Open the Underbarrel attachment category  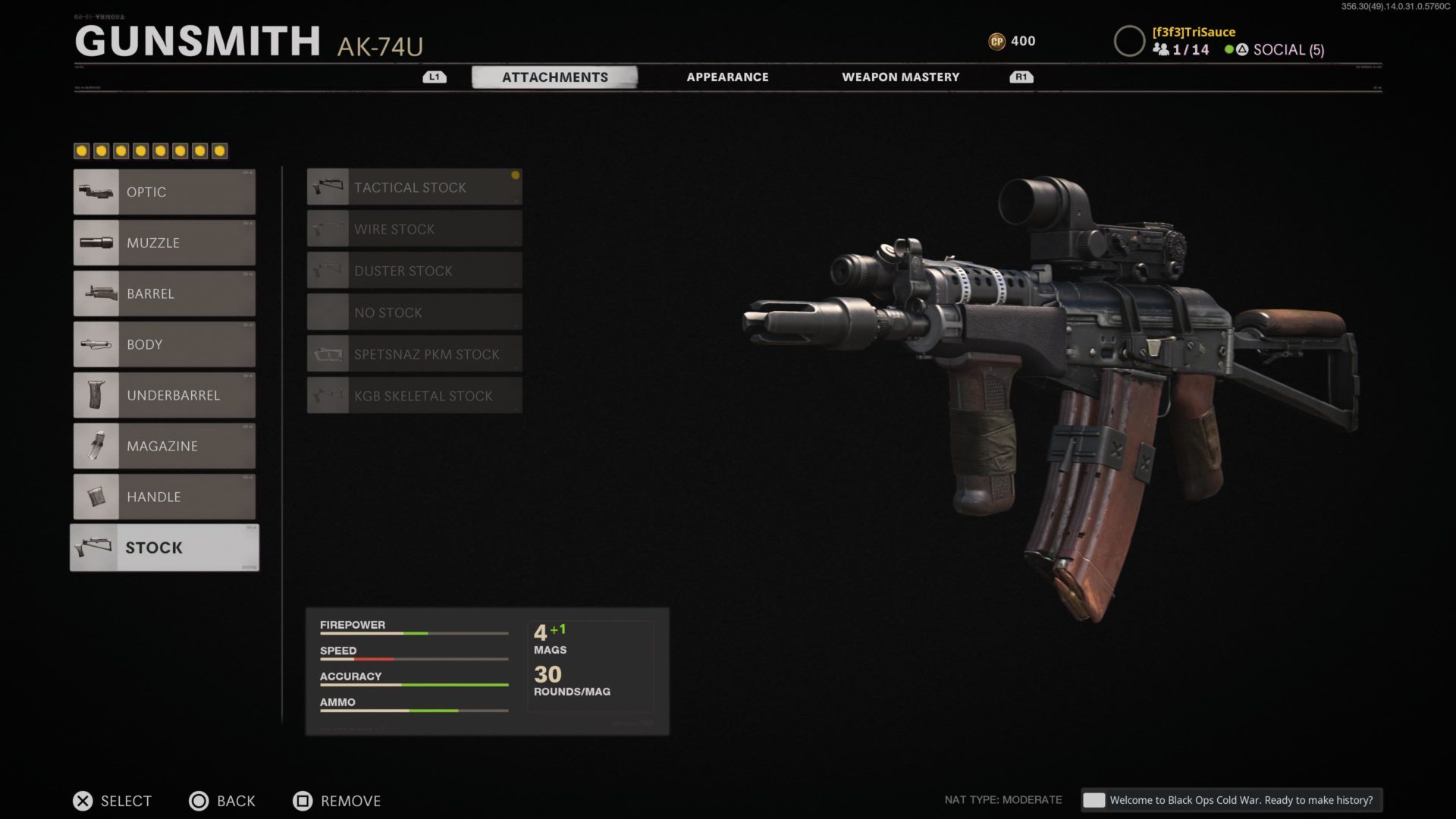165,395
